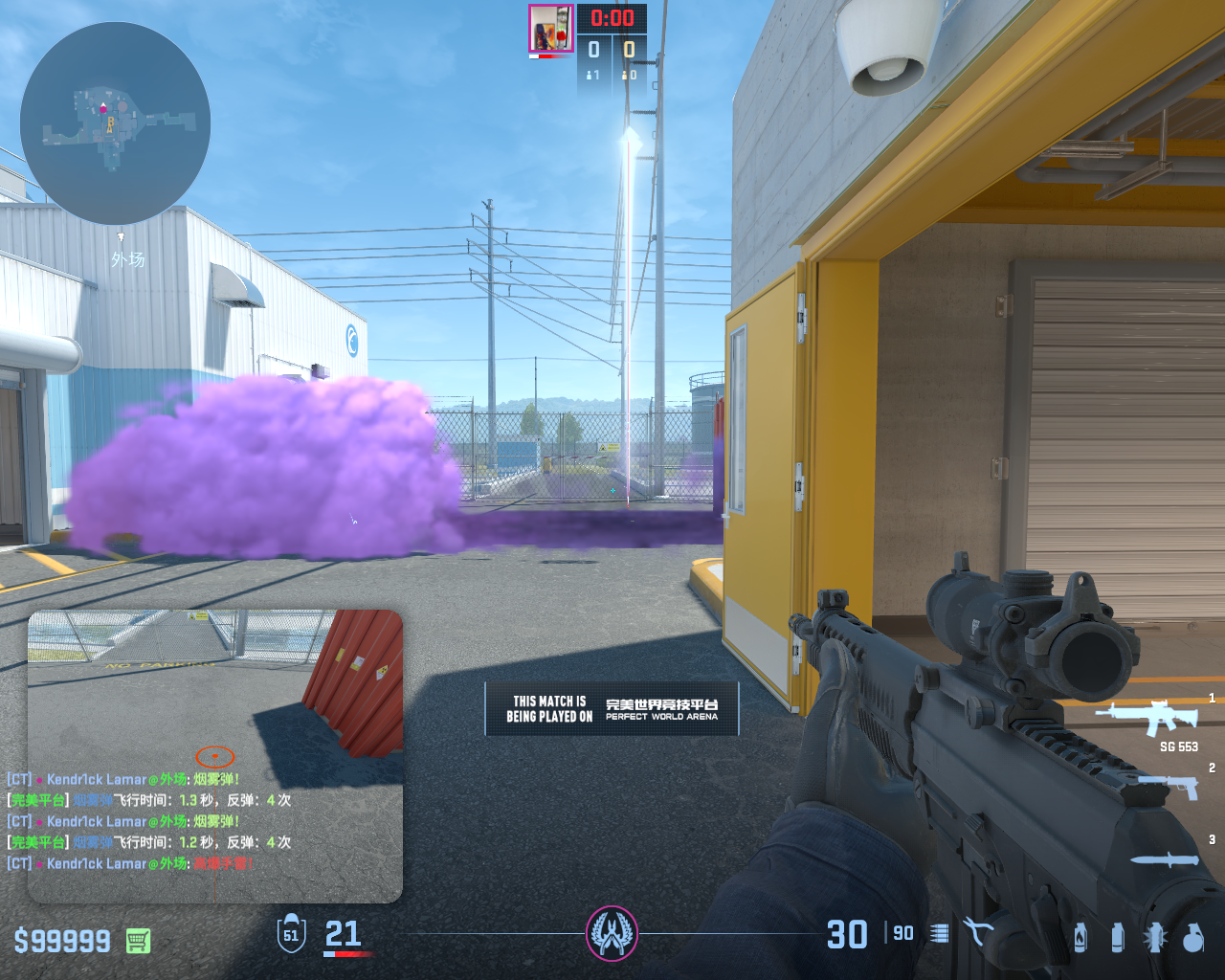Screen dimensions: 1225x980
Task: Switch to the pistol weapon slot
Action: click(1168, 785)
